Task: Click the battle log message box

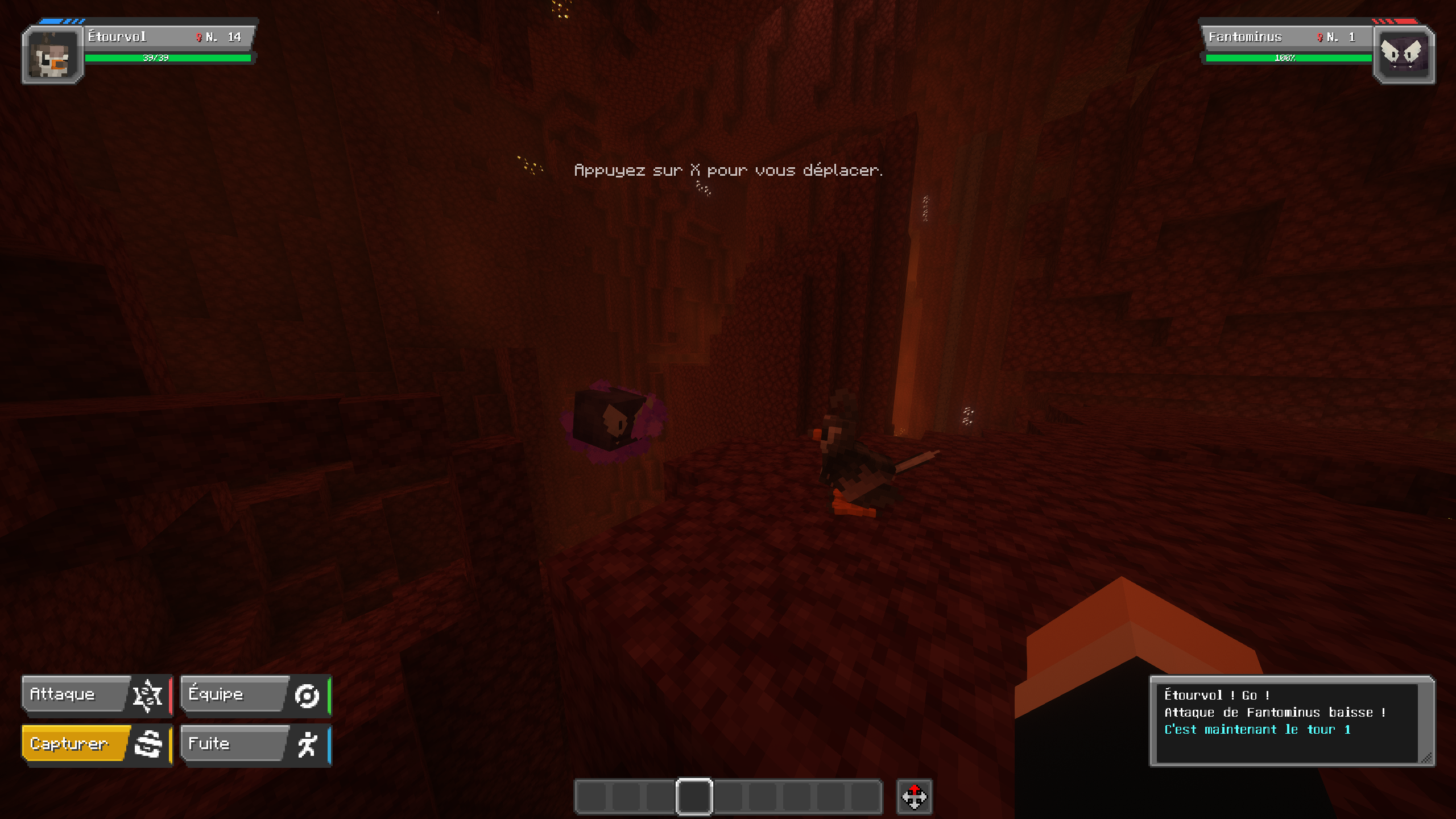Action: [x=1290, y=721]
